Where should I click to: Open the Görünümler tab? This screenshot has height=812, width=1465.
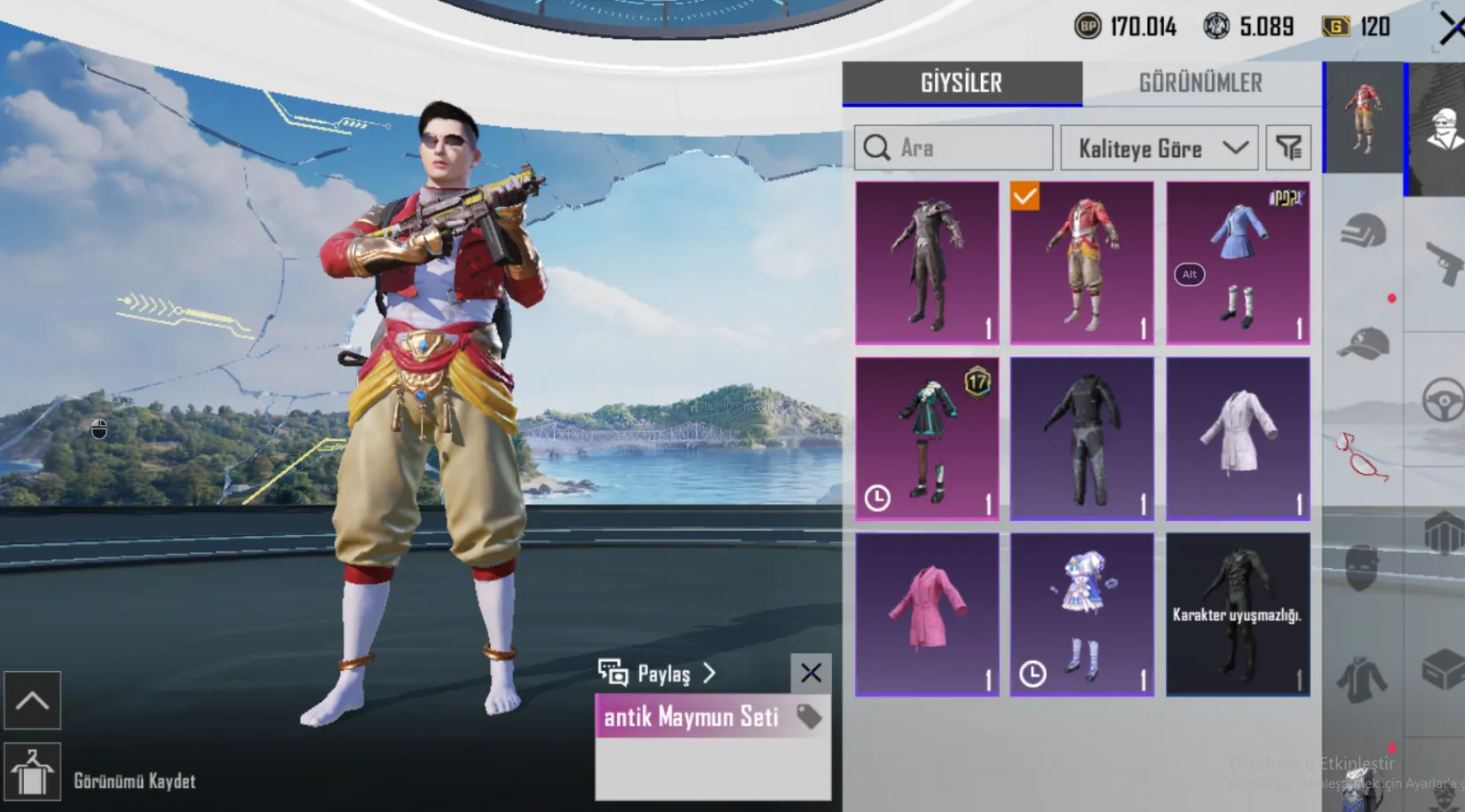pos(1200,83)
